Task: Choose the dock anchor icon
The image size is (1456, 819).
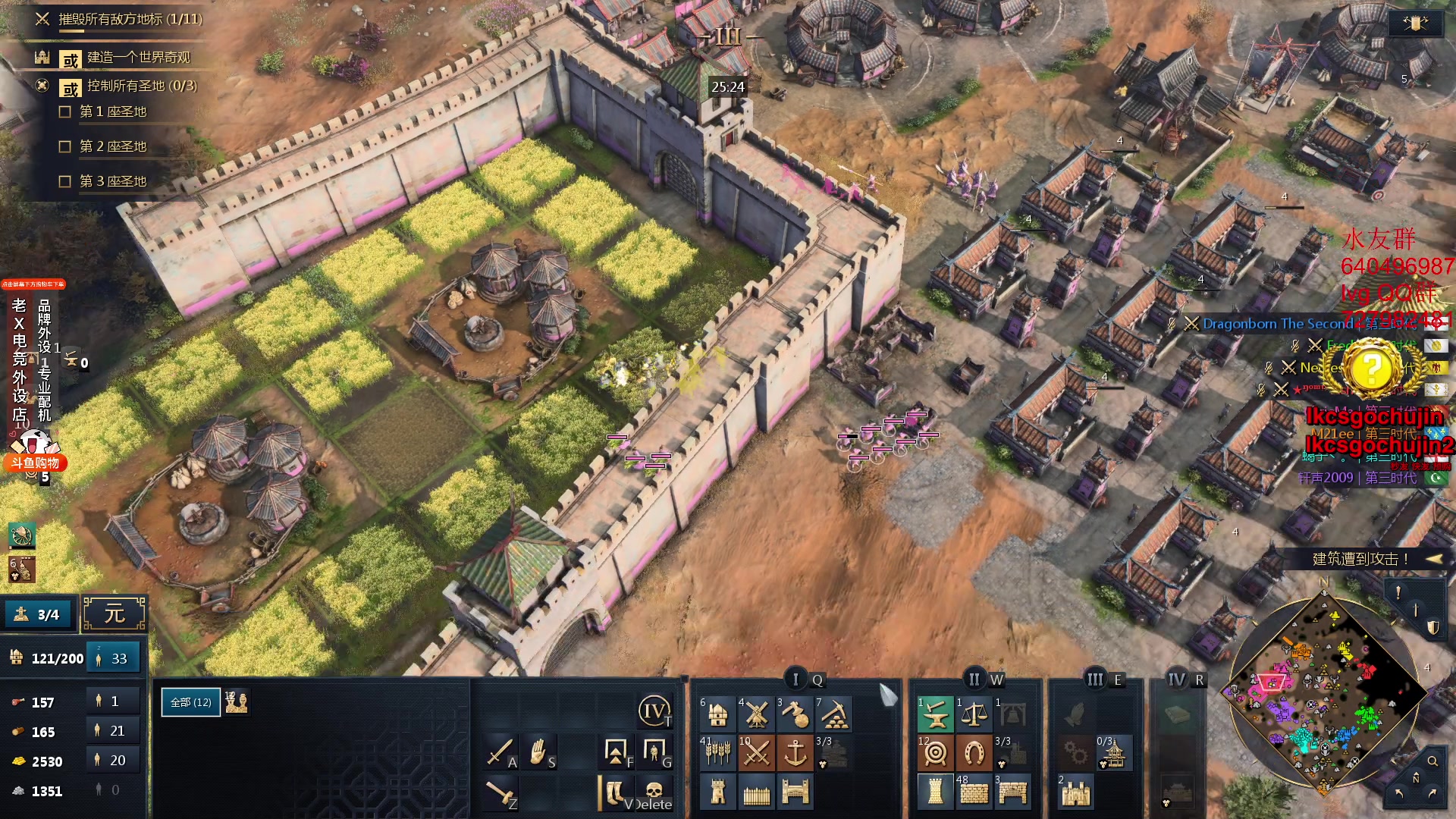Action: point(795,753)
